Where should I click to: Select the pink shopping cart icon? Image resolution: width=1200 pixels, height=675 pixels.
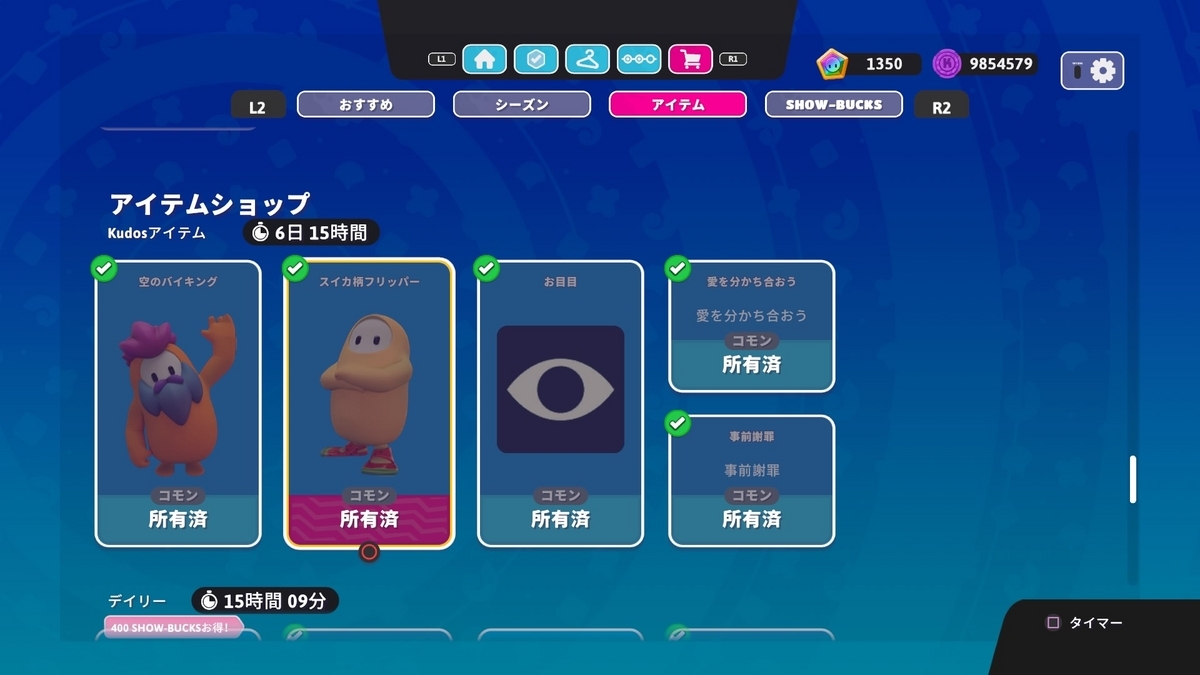[690, 59]
